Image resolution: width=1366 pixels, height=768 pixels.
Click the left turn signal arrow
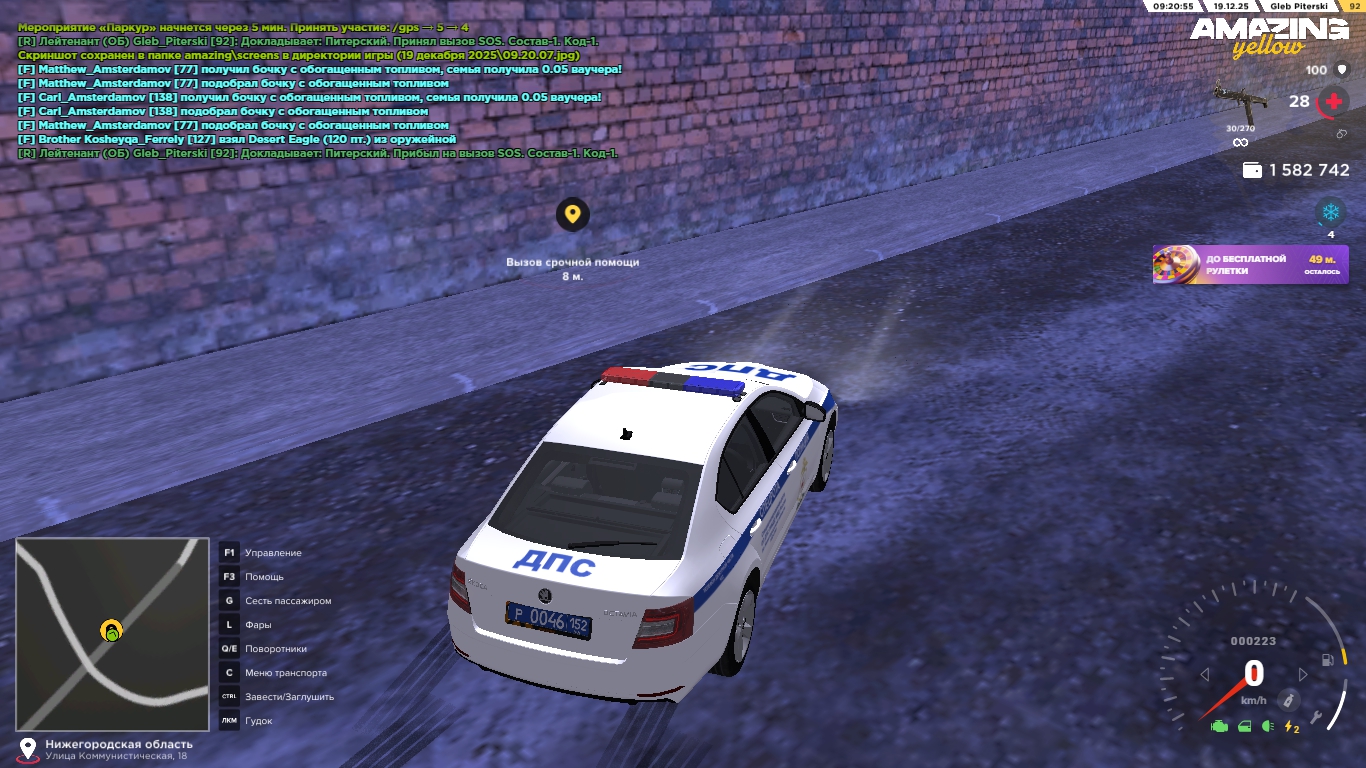[1205, 675]
